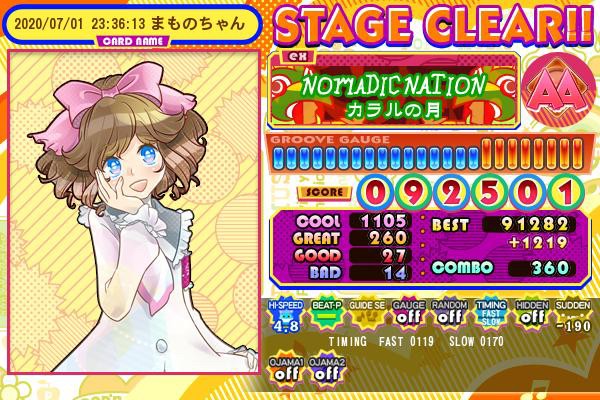Toggle the OJAMA2 off option
Image resolution: width=600 pixels, height=400 pixels.
(325, 367)
